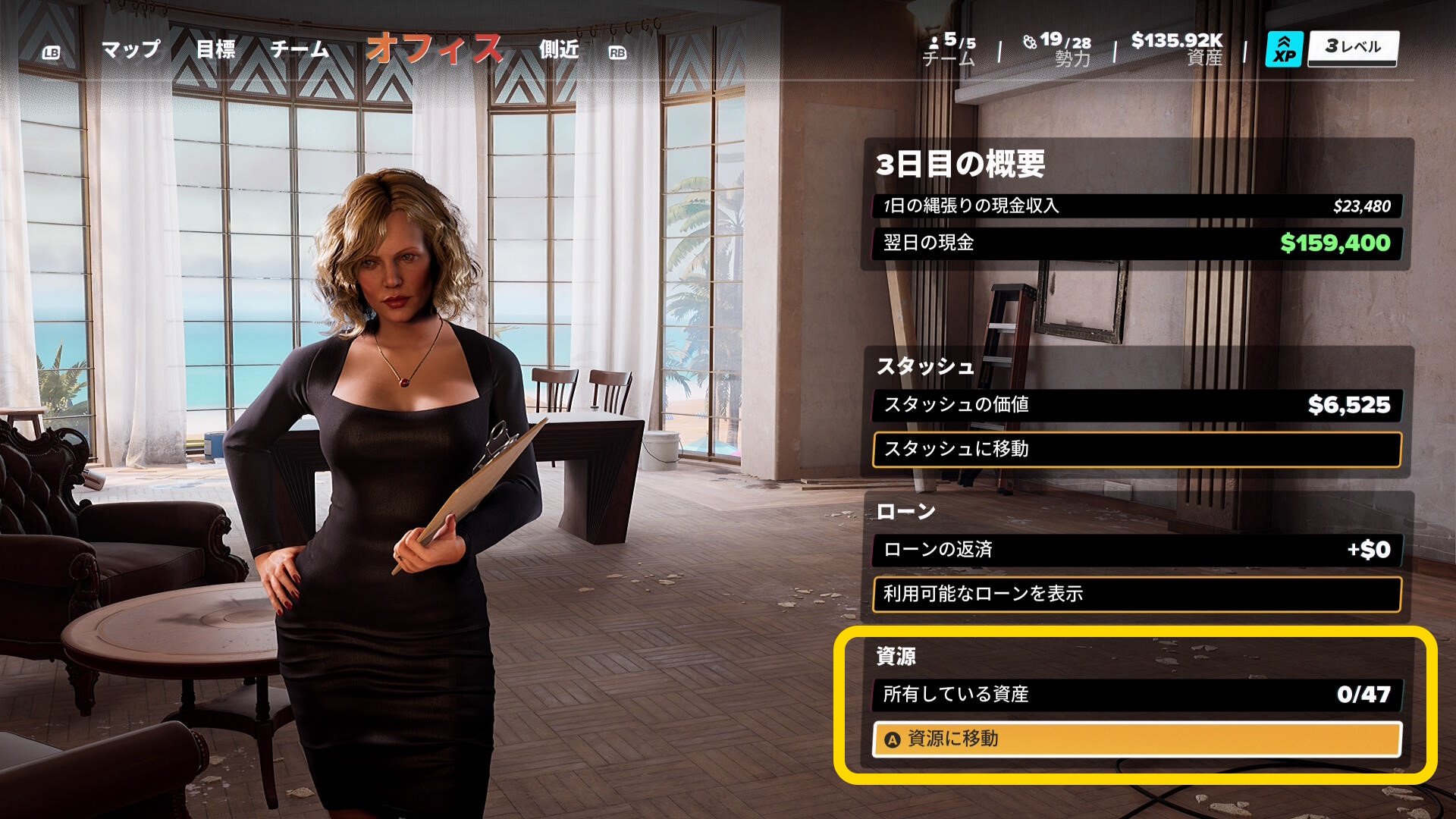Switch to the マップ tab
The height and width of the screenshot is (819, 1456).
click(x=131, y=49)
